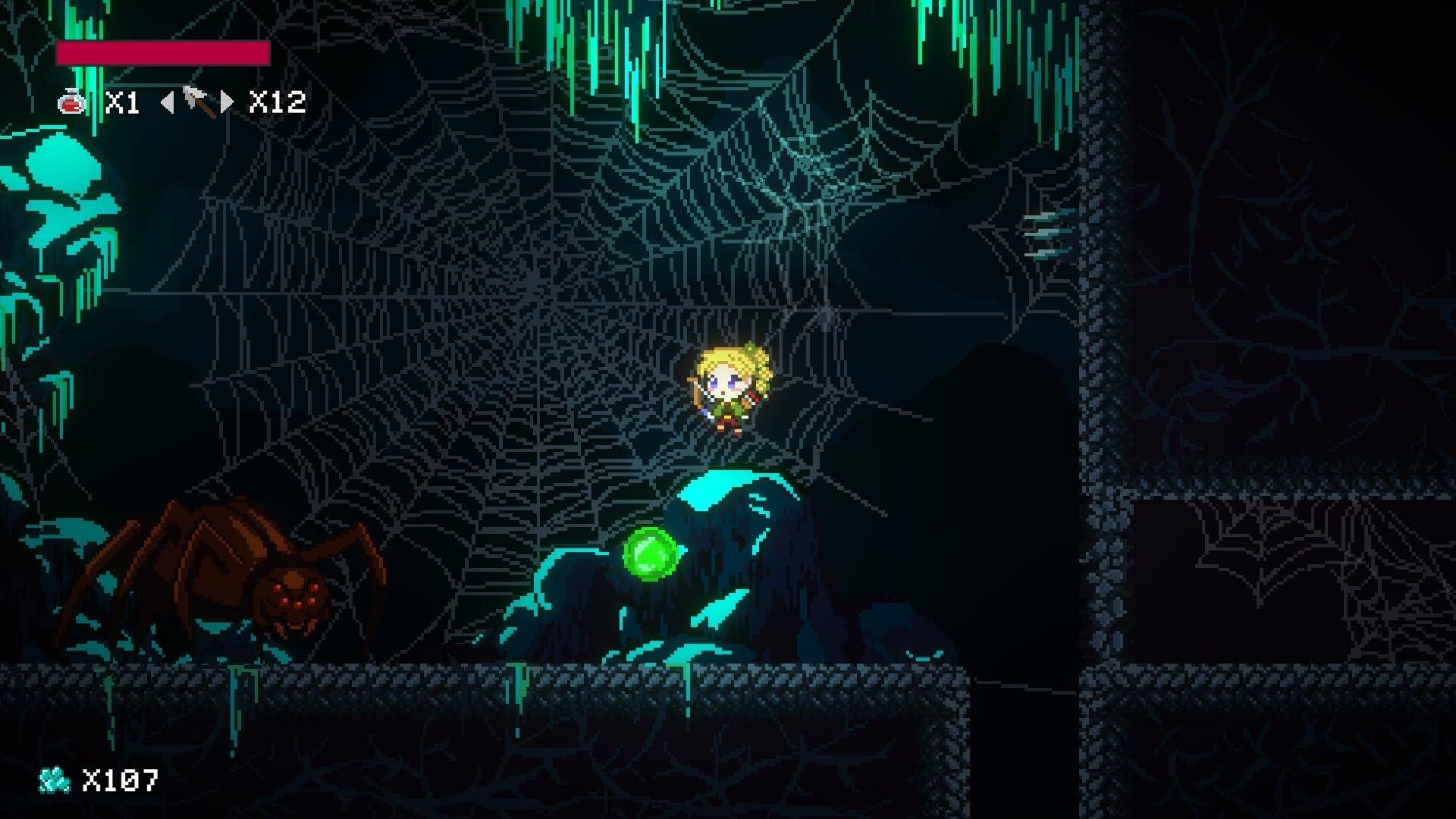Click the left arrow beside the axe
1456x819 pixels.
coord(168,102)
